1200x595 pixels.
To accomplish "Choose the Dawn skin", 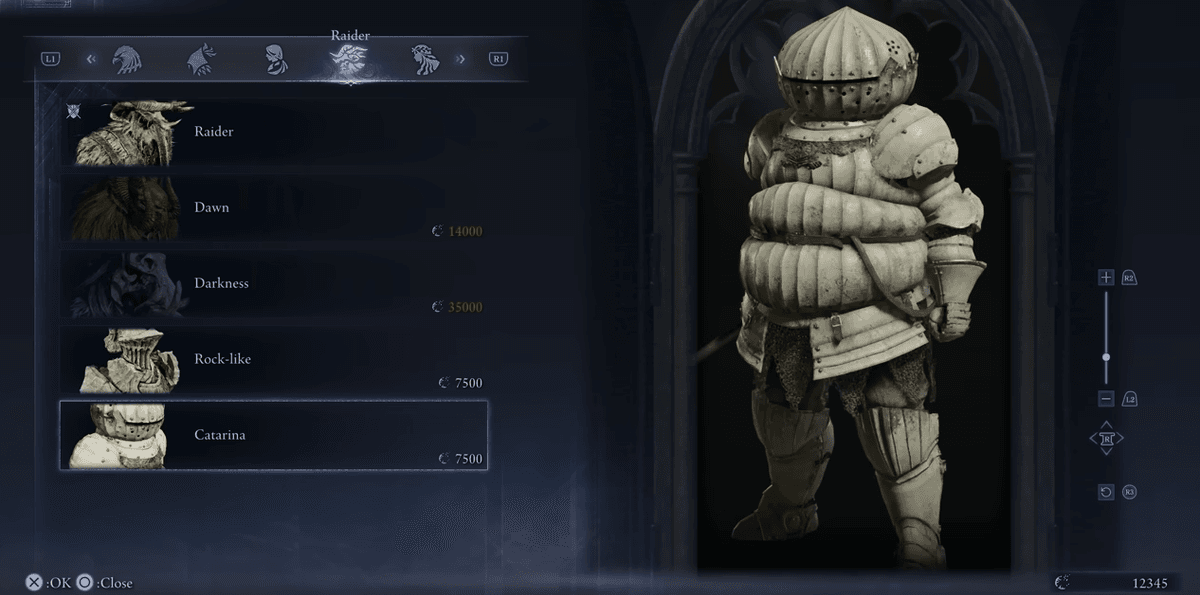I will click(x=273, y=208).
